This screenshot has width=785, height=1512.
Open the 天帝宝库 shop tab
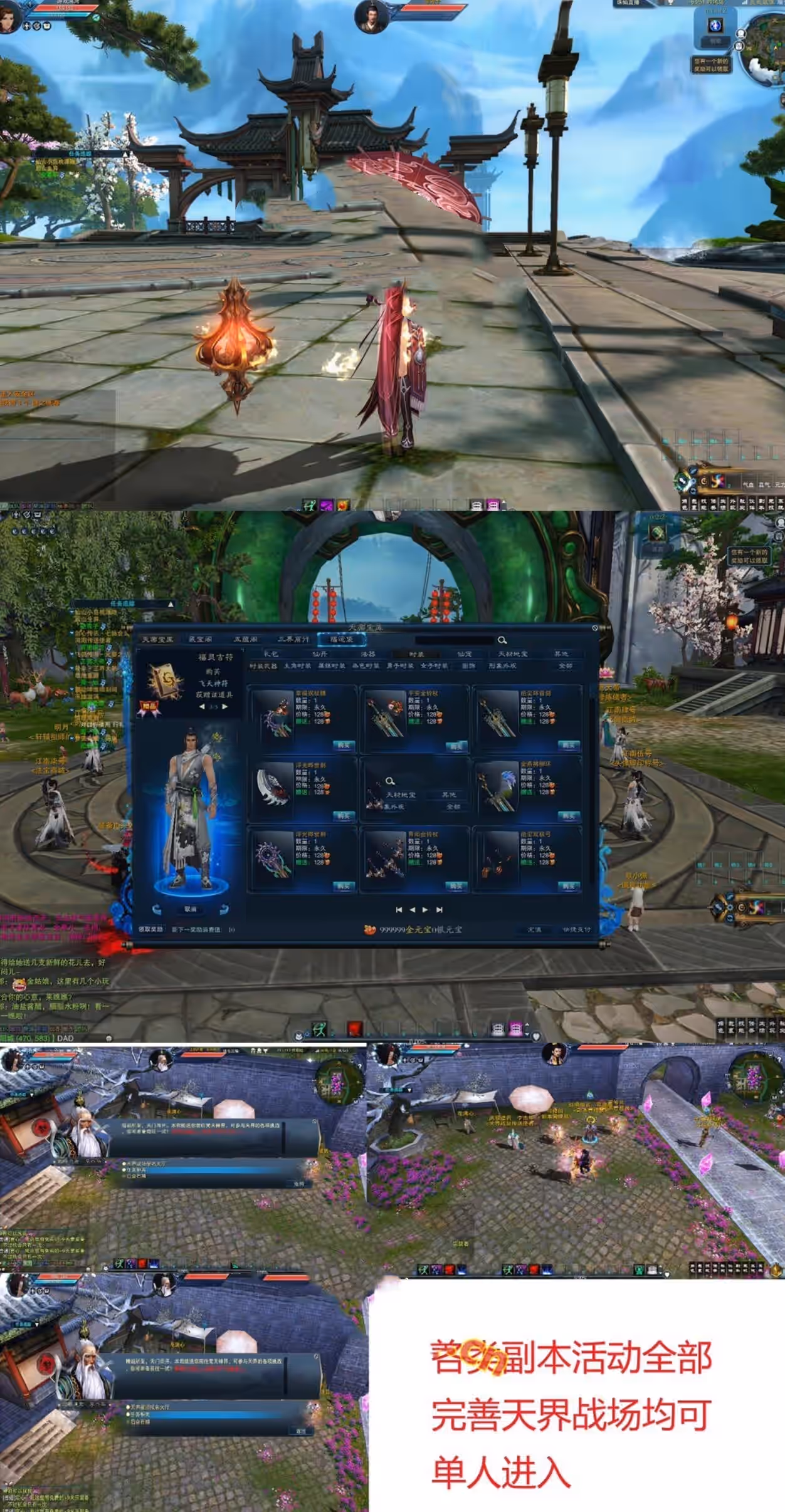coord(157,639)
